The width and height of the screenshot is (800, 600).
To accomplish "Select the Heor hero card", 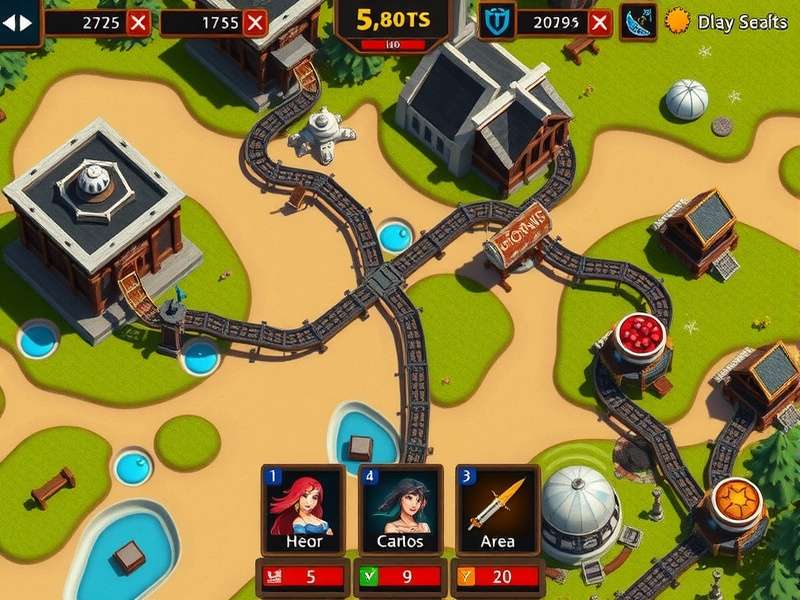I will pyautogui.click(x=302, y=511).
